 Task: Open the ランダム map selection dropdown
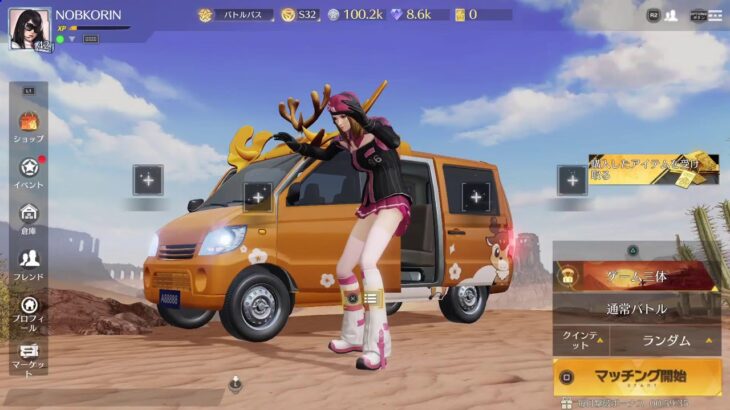click(666, 340)
